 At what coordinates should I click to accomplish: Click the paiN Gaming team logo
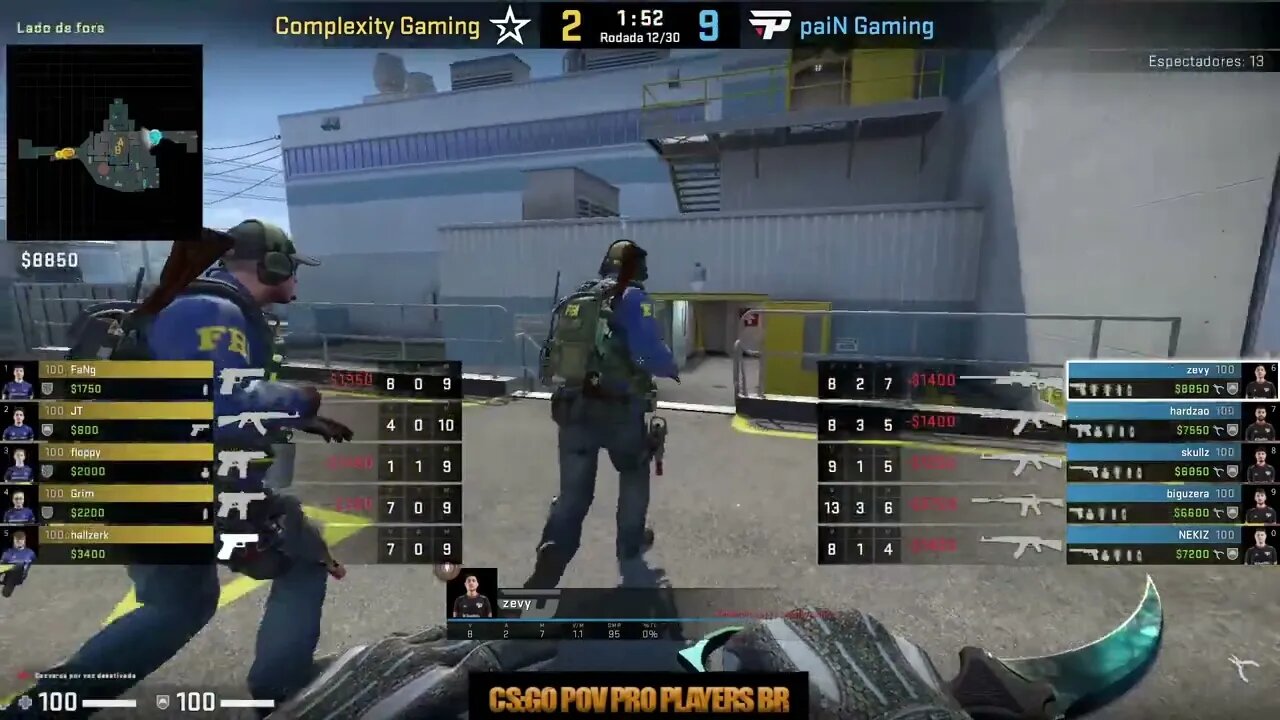click(769, 25)
